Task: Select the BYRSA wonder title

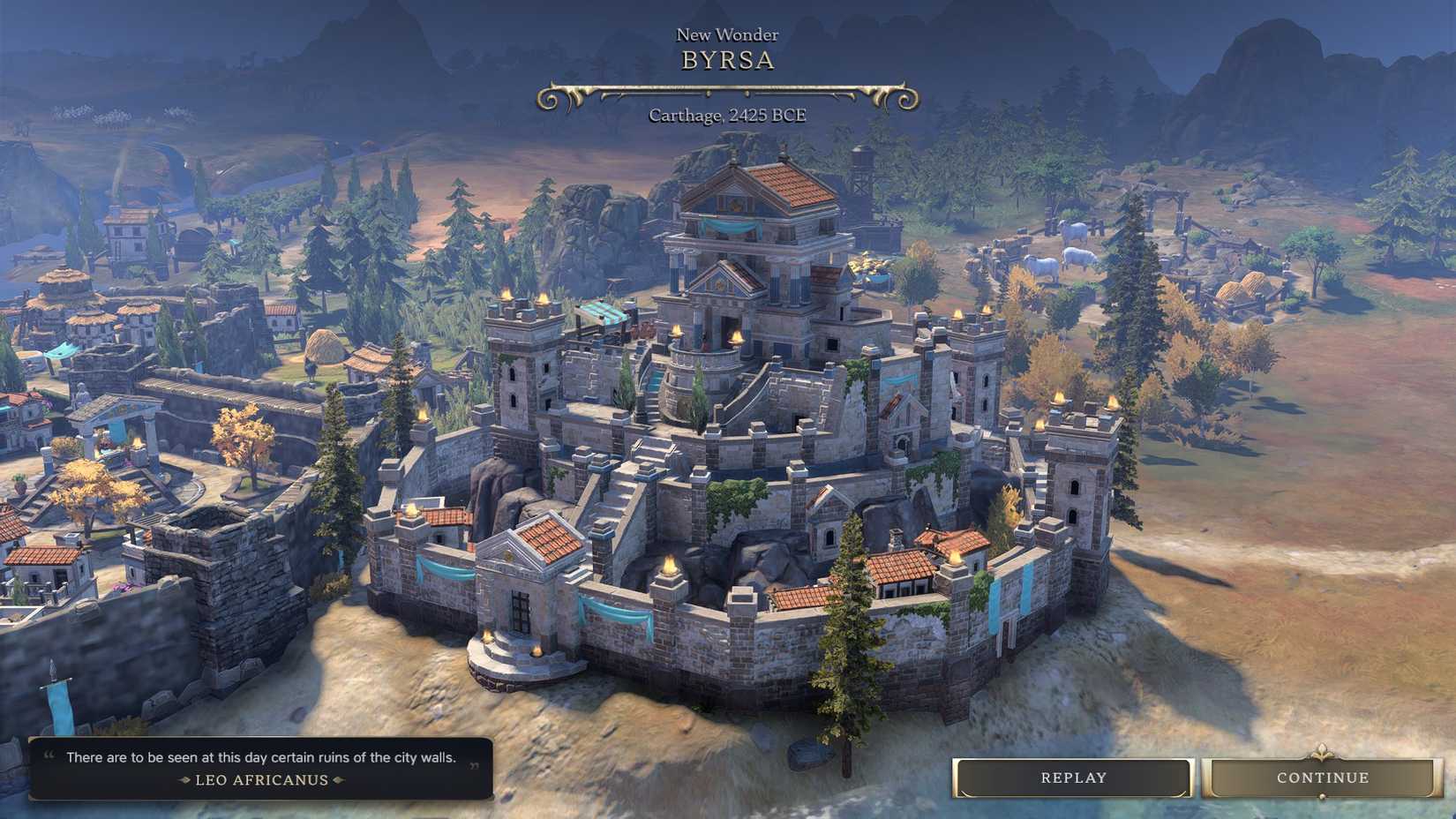Action: point(727,60)
